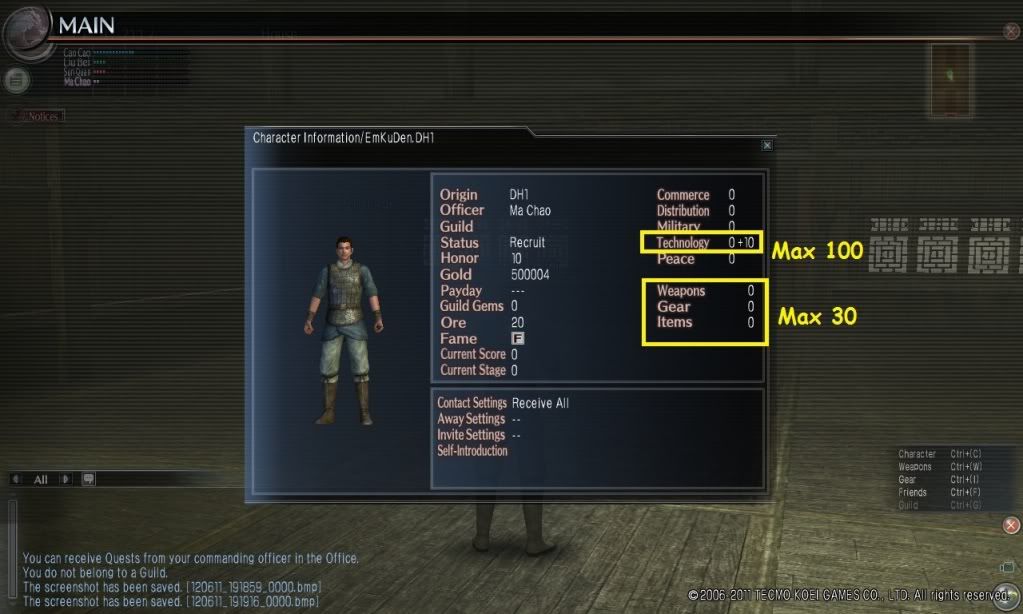Viewport: 1023px width, 614px height.
Task: Open the Friends shortcut menu entry
Action: click(x=912, y=493)
